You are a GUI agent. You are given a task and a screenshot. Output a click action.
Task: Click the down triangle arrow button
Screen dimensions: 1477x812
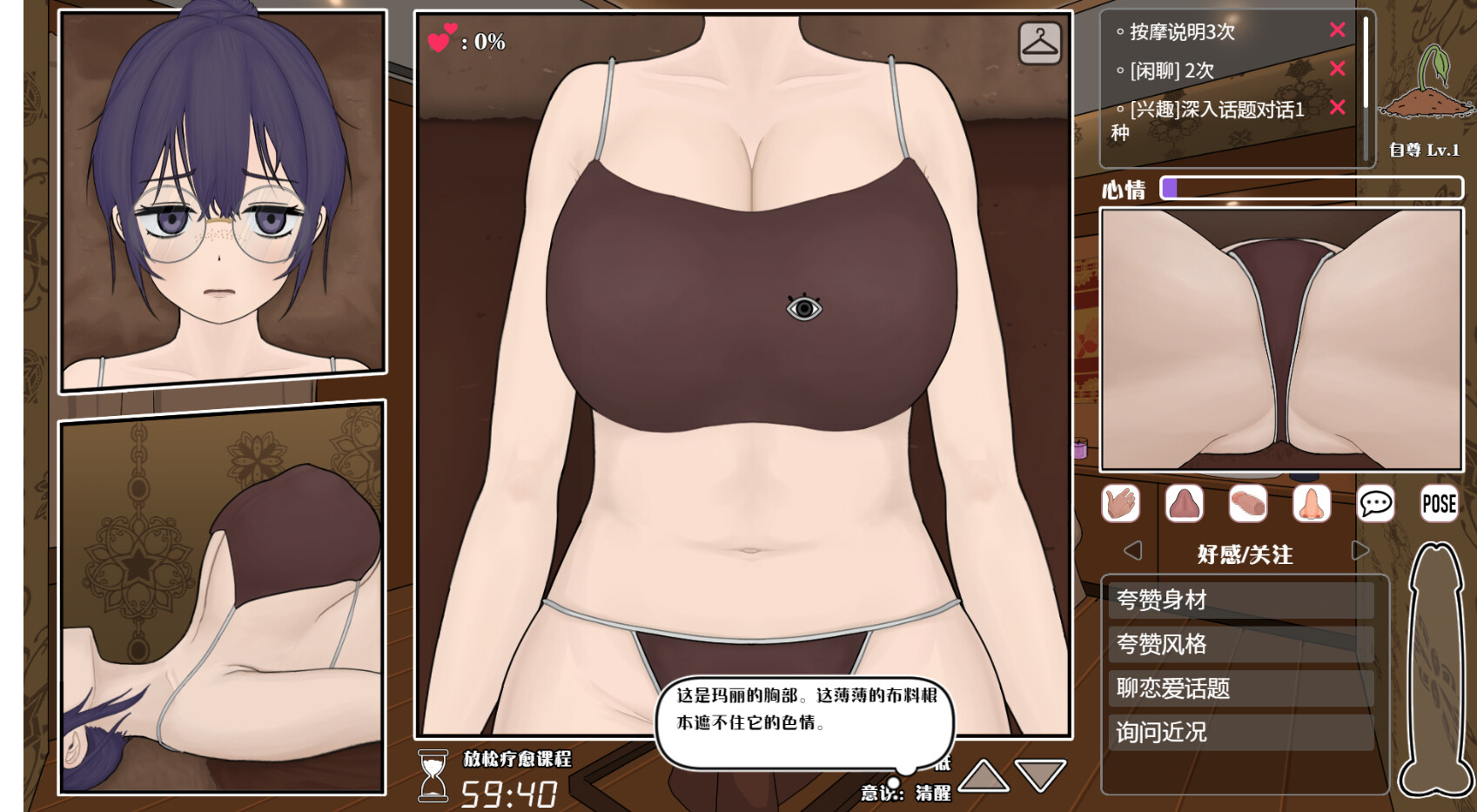pos(1040,776)
